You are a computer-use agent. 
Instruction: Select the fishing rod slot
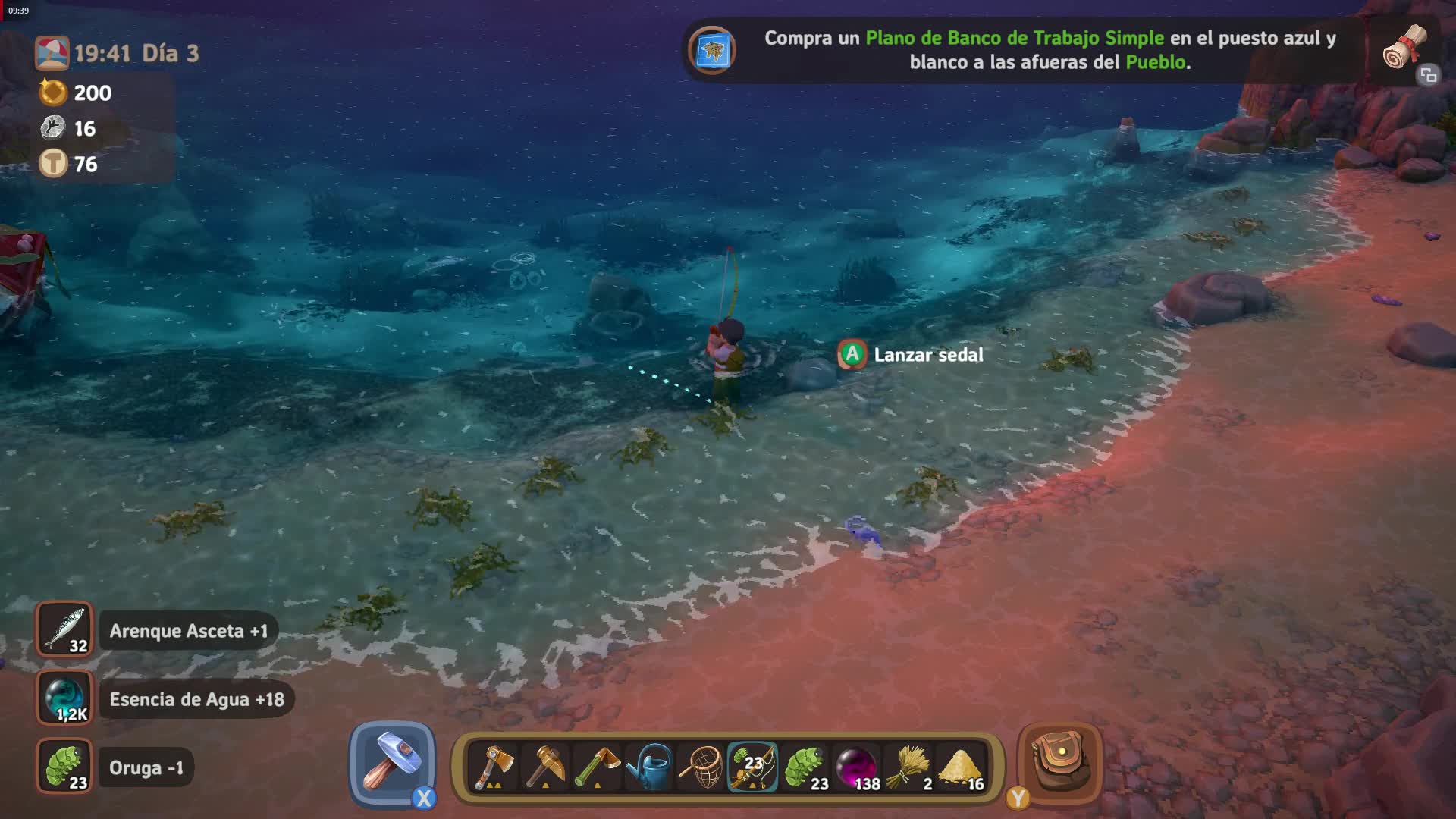[752, 767]
